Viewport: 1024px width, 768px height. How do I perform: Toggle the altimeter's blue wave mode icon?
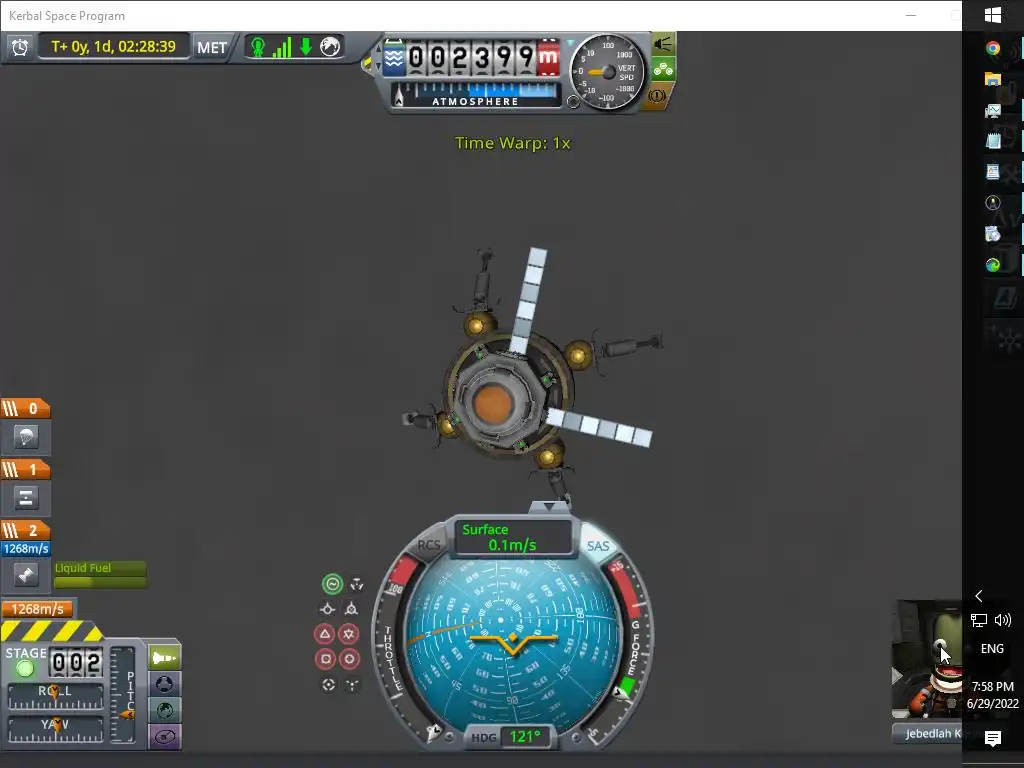394,57
